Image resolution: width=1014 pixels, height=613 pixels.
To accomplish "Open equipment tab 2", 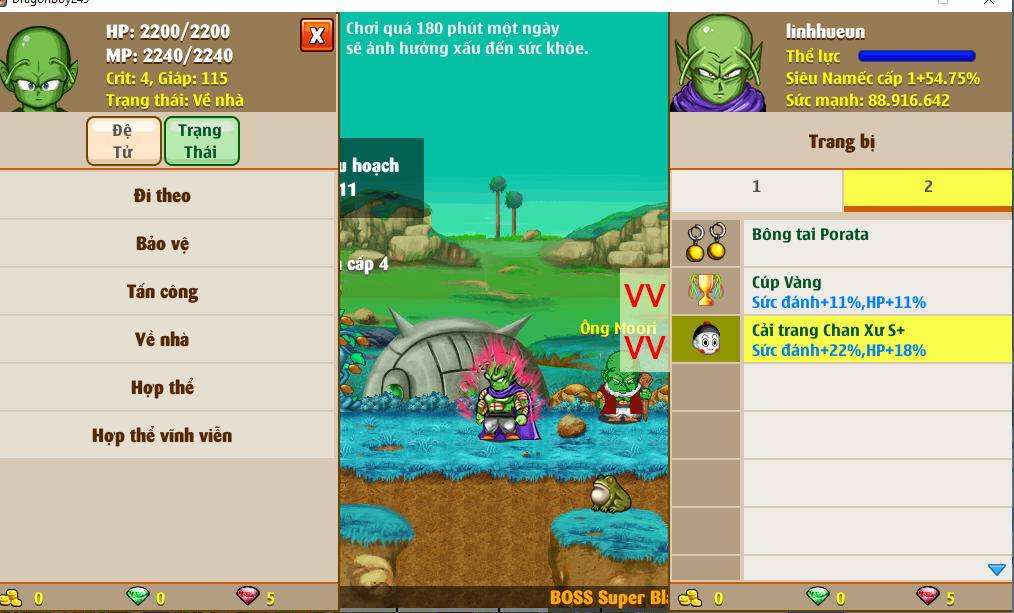I will (928, 187).
